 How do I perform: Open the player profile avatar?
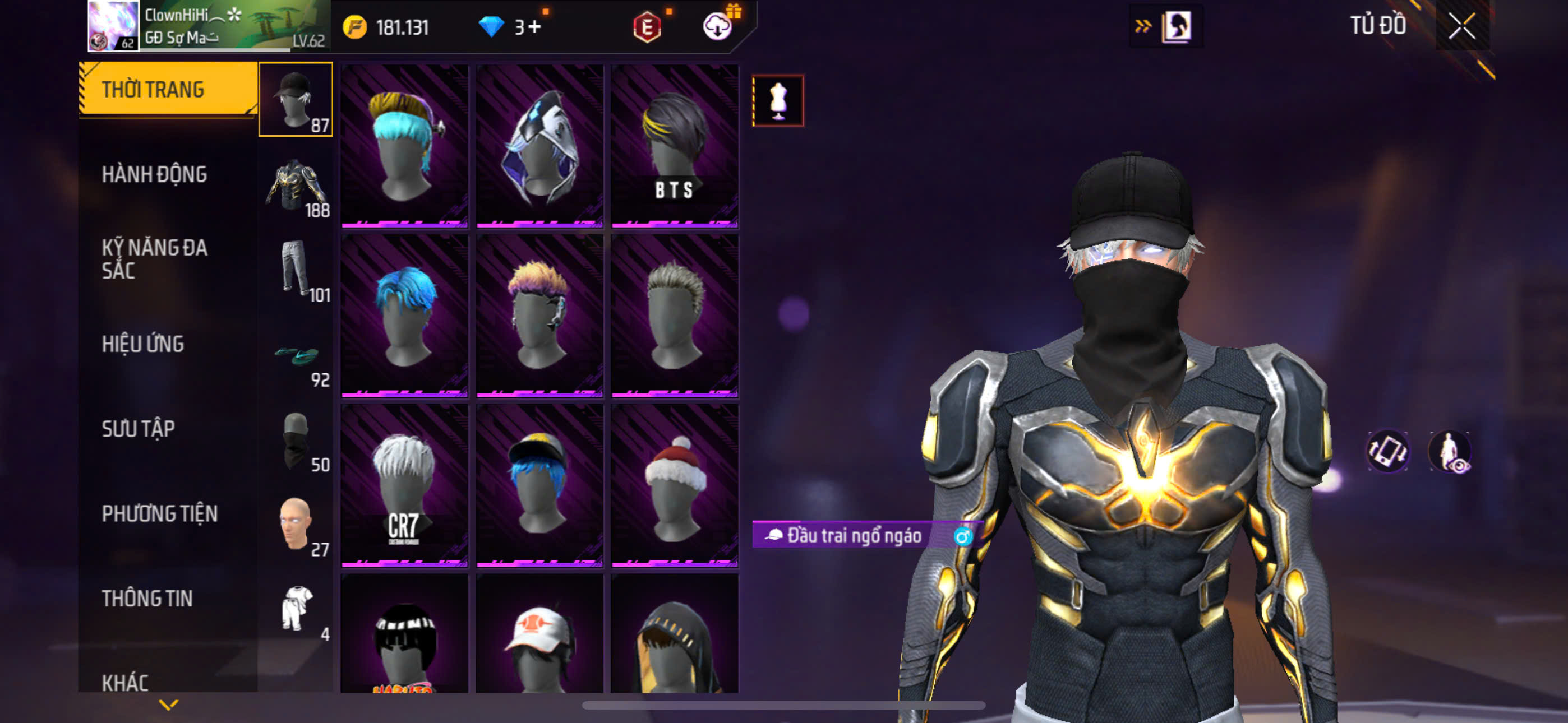pyautogui.click(x=113, y=26)
